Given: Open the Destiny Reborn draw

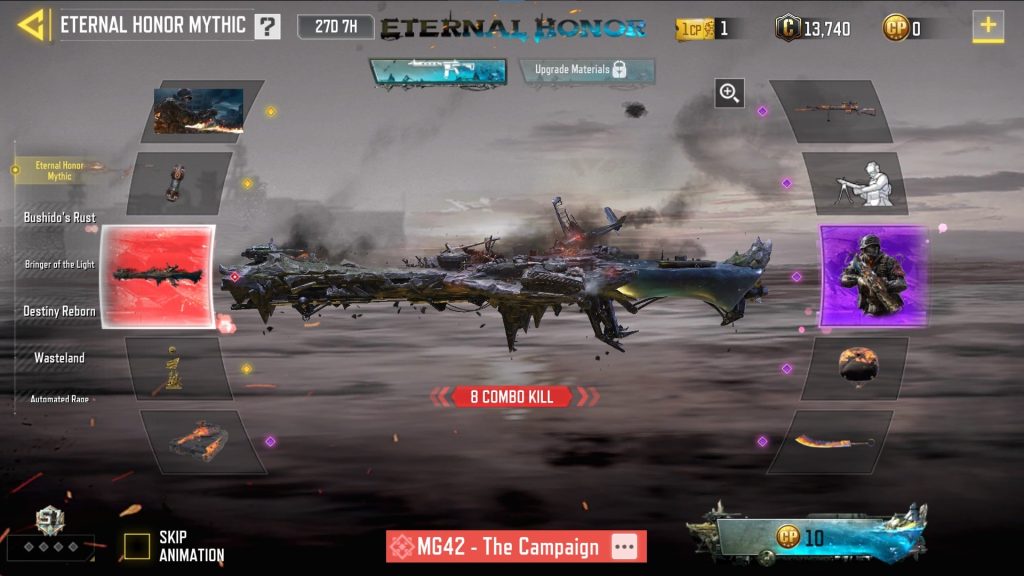Looking at the screenshot, I should point(60,311).
